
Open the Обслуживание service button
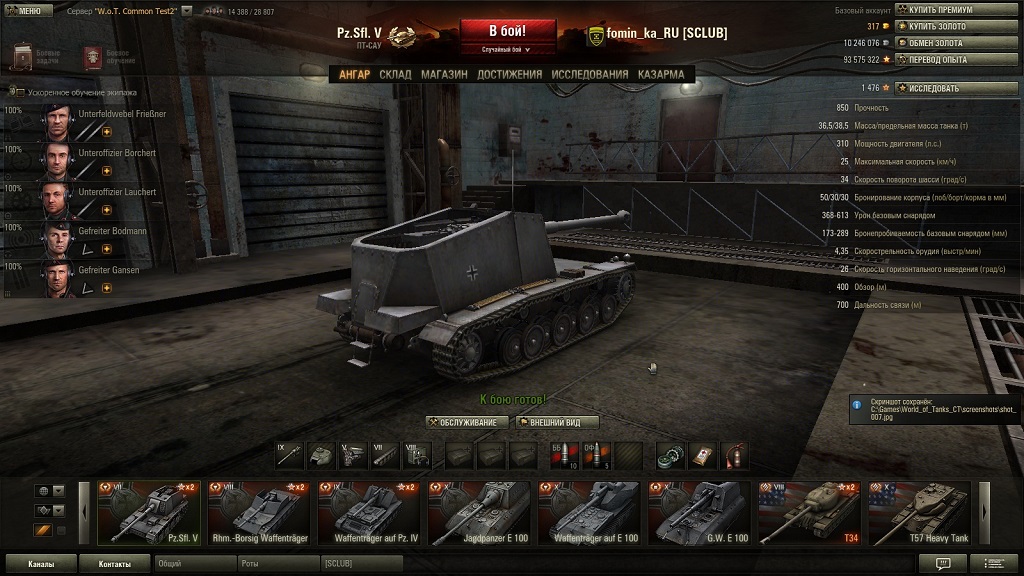pos(467,422)
